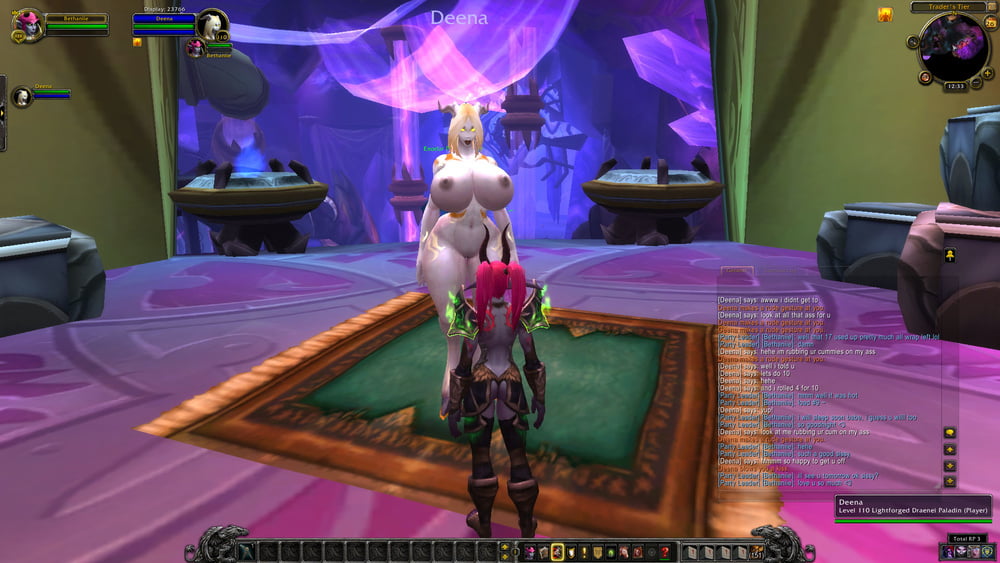1000x563 pixels.
Task: Click the orange buff icon near minimap
Action: (885, 14)
